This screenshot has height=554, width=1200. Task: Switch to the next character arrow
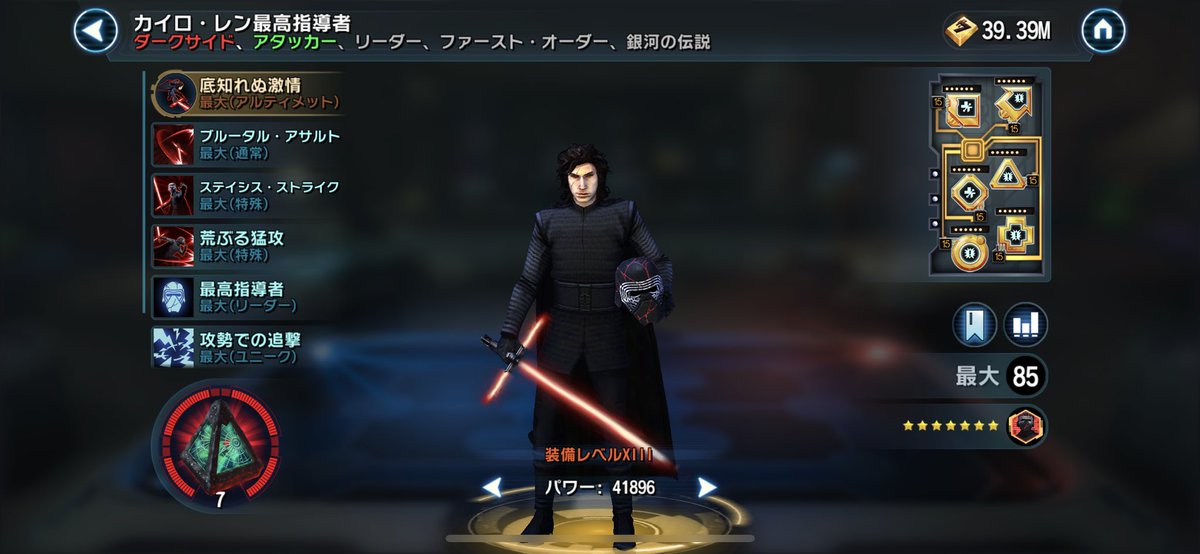pos(707,487)
